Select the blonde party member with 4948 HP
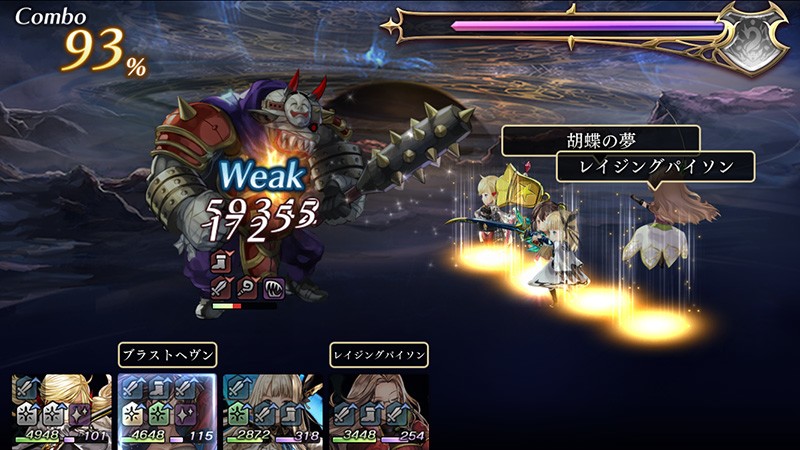This screenshot has height=450, width=800. (x=62, y=410)
